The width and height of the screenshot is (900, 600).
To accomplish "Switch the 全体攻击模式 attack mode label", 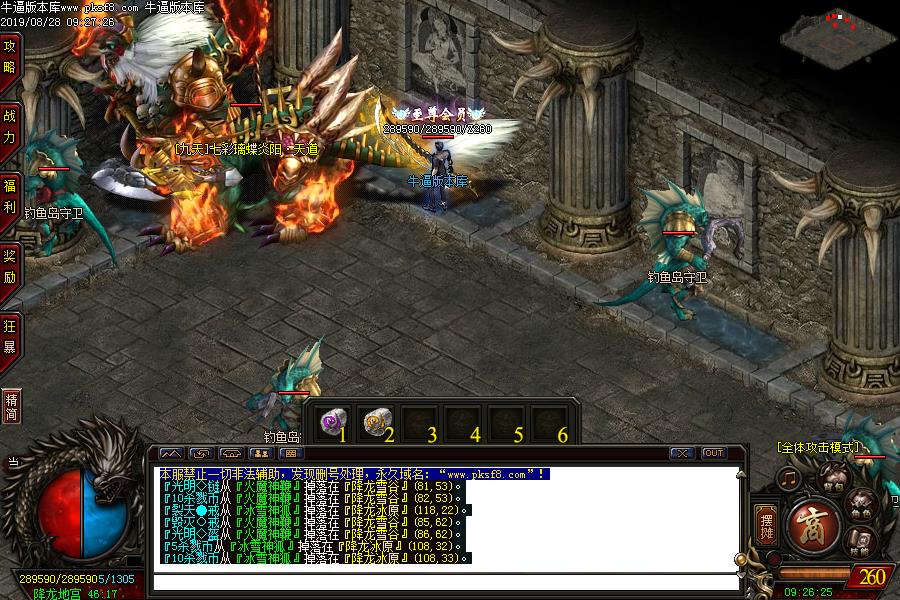I will (817, 447).
